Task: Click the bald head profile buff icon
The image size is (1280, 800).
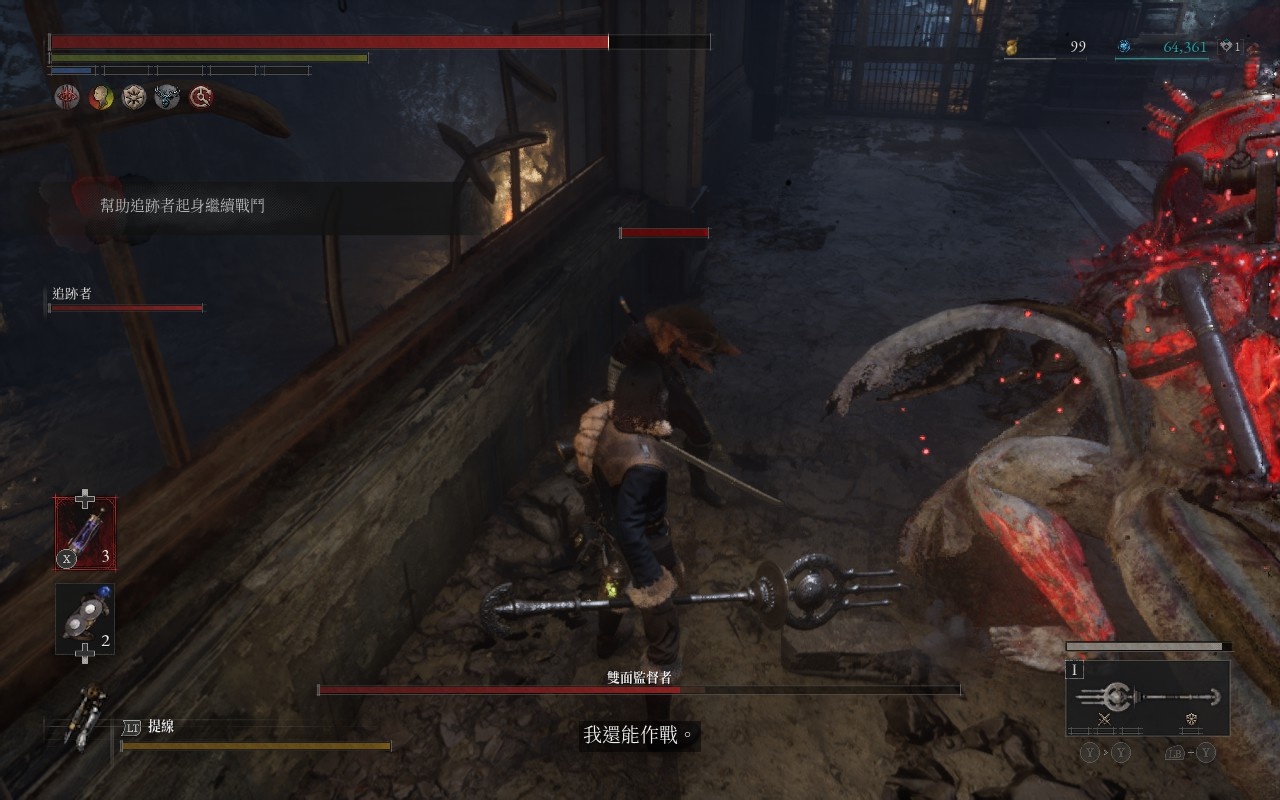Action: [100, 96]
